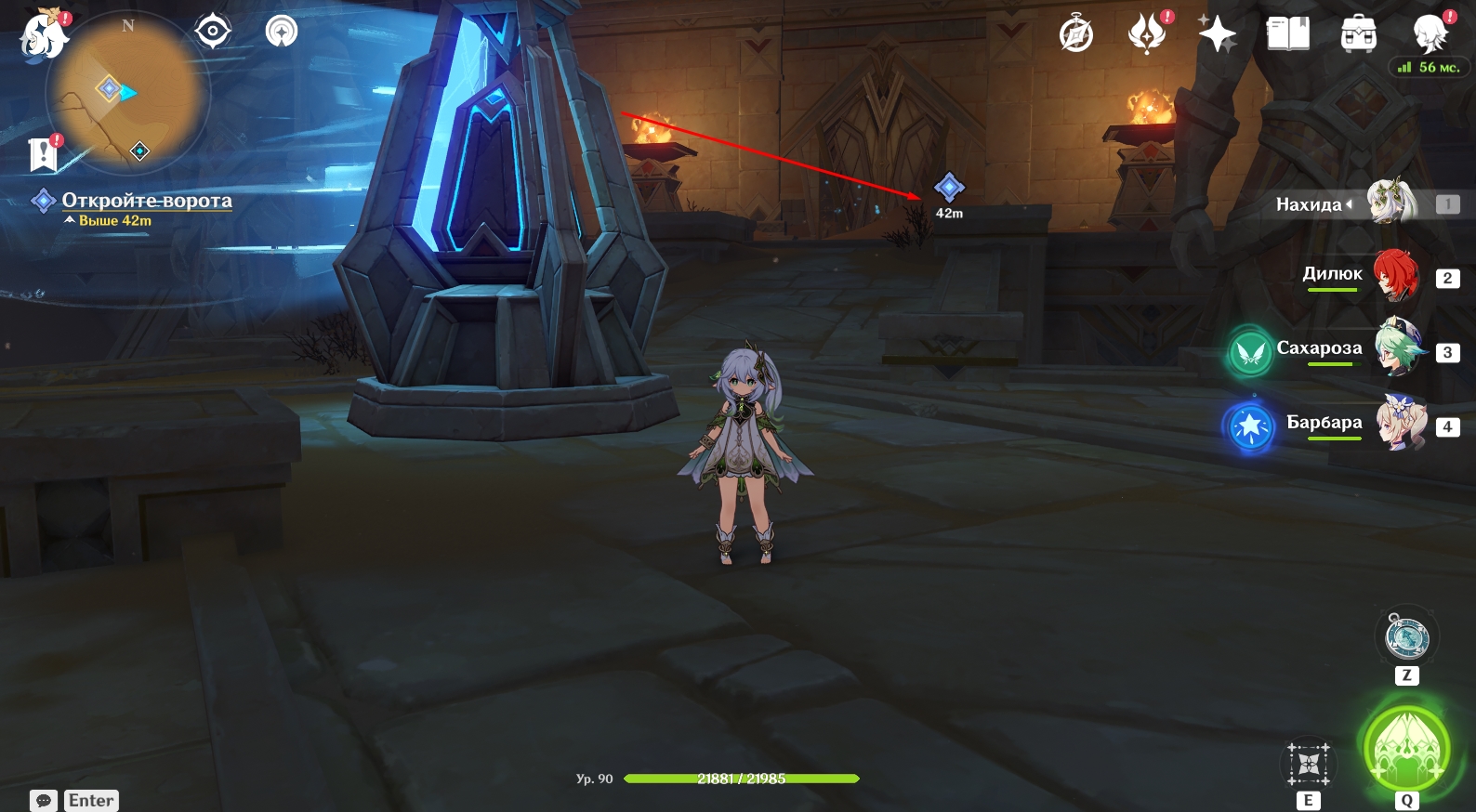Unleash Nahida's elemental burst
This screenshot has height=812, width=1476.
pos(1406,750)
